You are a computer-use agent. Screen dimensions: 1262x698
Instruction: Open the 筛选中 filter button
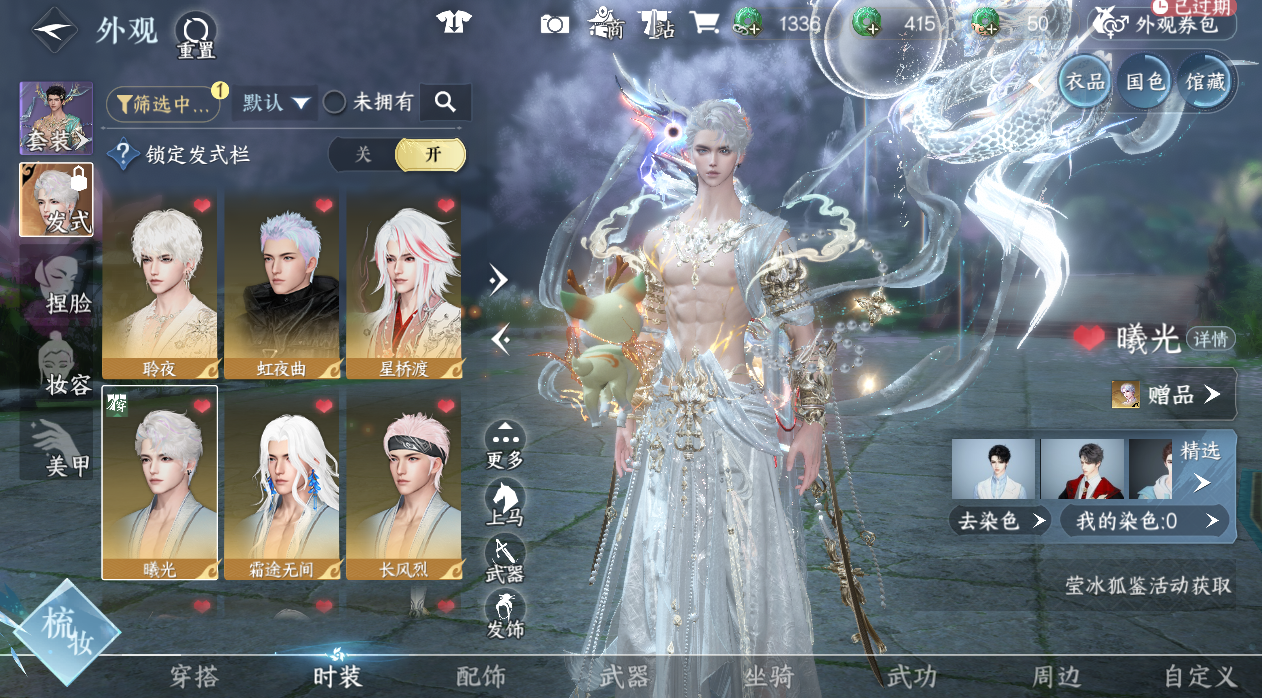pyautogui.click(x=163, y=103)
